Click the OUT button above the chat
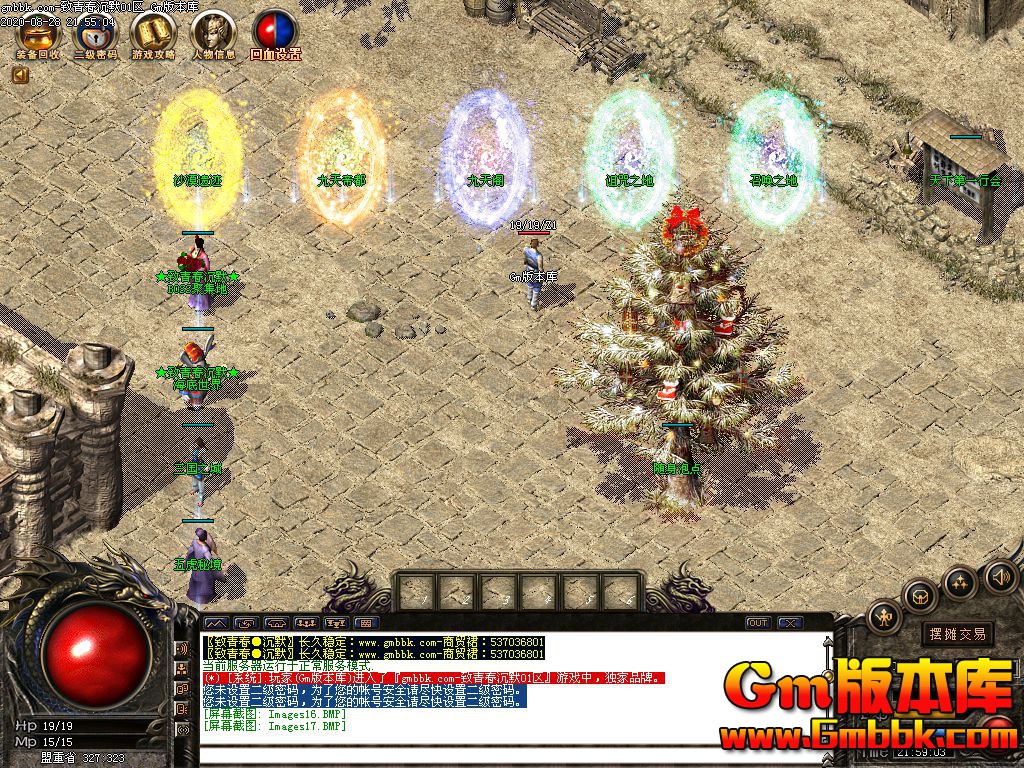Screen dimensions: 1024x768 (758, 623)
